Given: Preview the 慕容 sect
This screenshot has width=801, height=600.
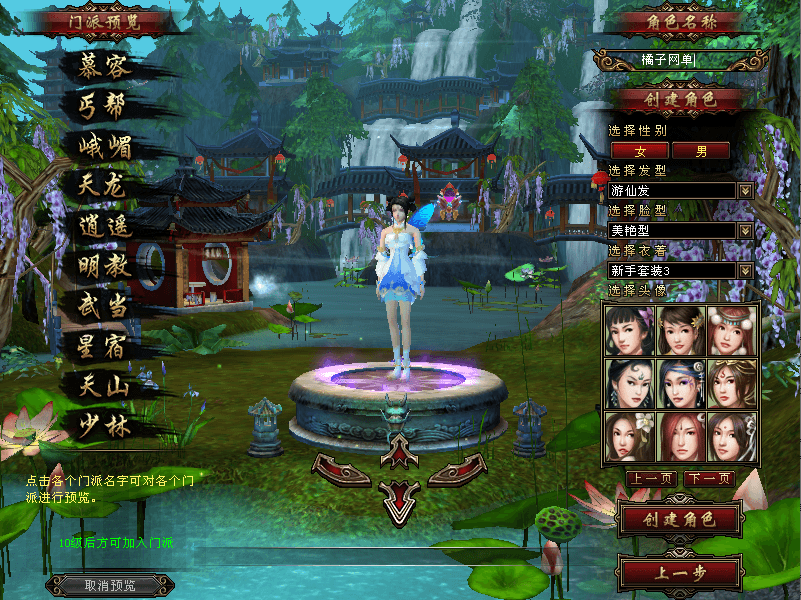Looking at the screenshot, I should [104, 67].
